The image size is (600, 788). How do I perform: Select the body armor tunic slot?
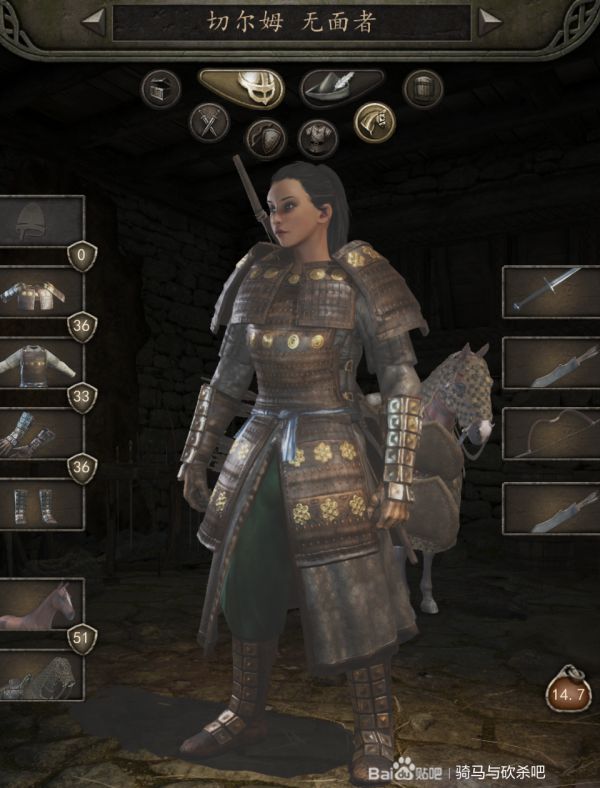[x=40, y=363]
